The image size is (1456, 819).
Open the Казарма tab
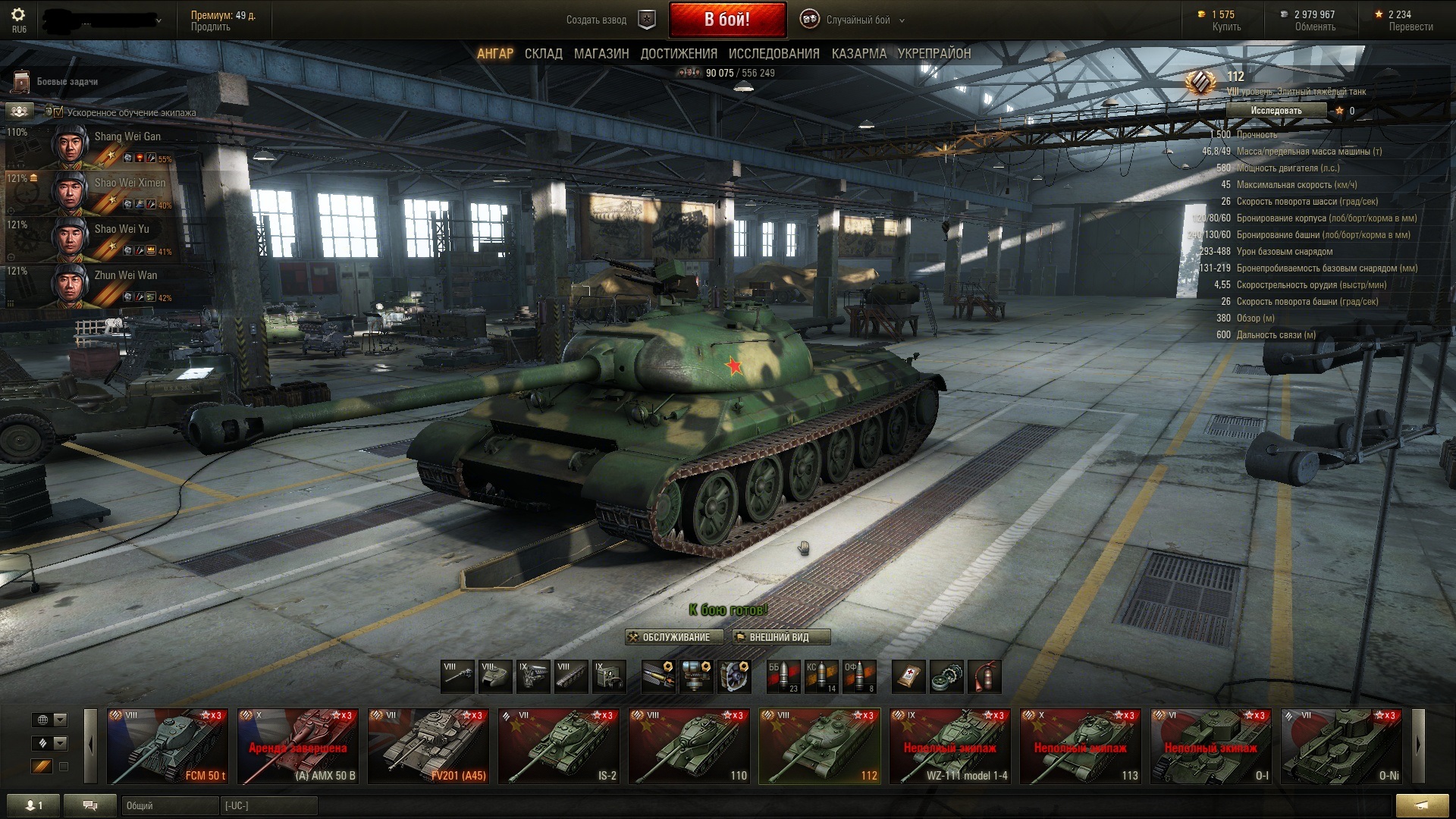pos(858,54)
